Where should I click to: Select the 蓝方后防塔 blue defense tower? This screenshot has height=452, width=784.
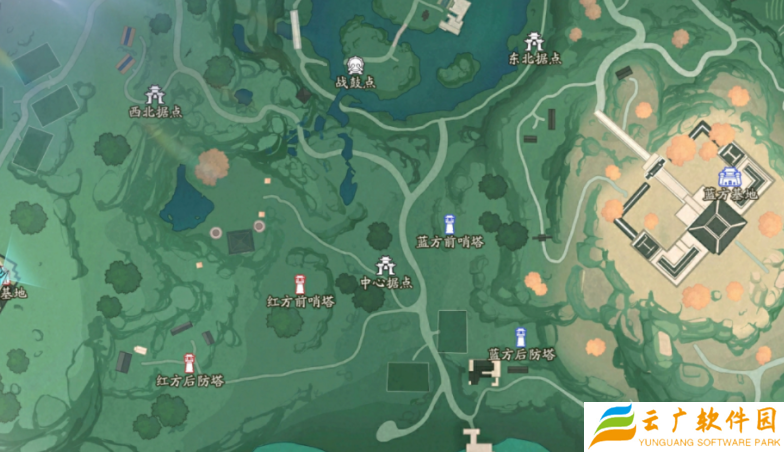coord(520,337)
